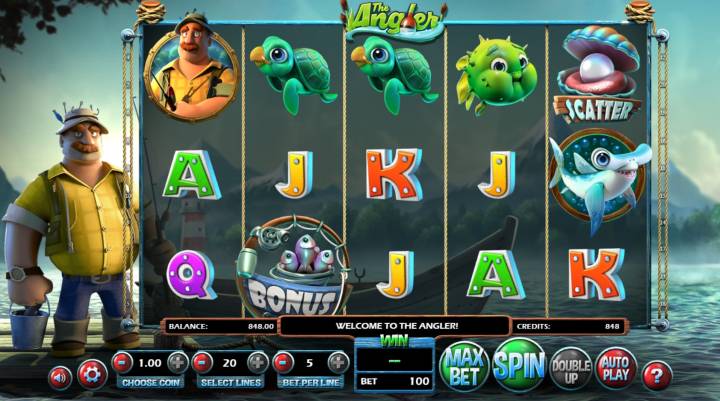Increase the number of selected lines
This screenshot has width=720, height=401.
click(x=257, y=362)
